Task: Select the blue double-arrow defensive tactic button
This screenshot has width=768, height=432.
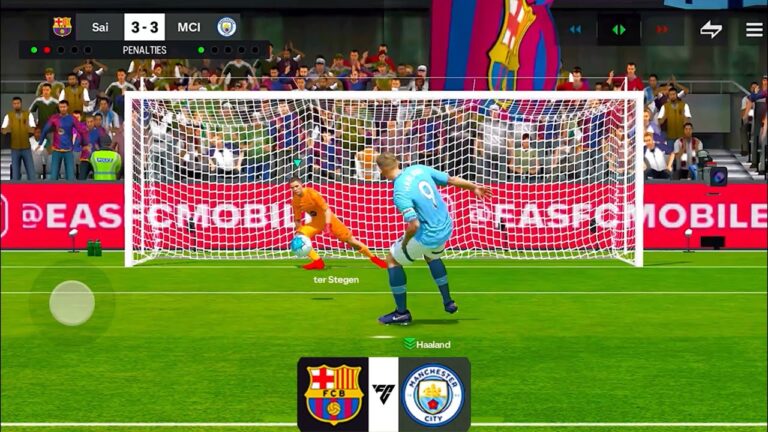Action: 575,29
